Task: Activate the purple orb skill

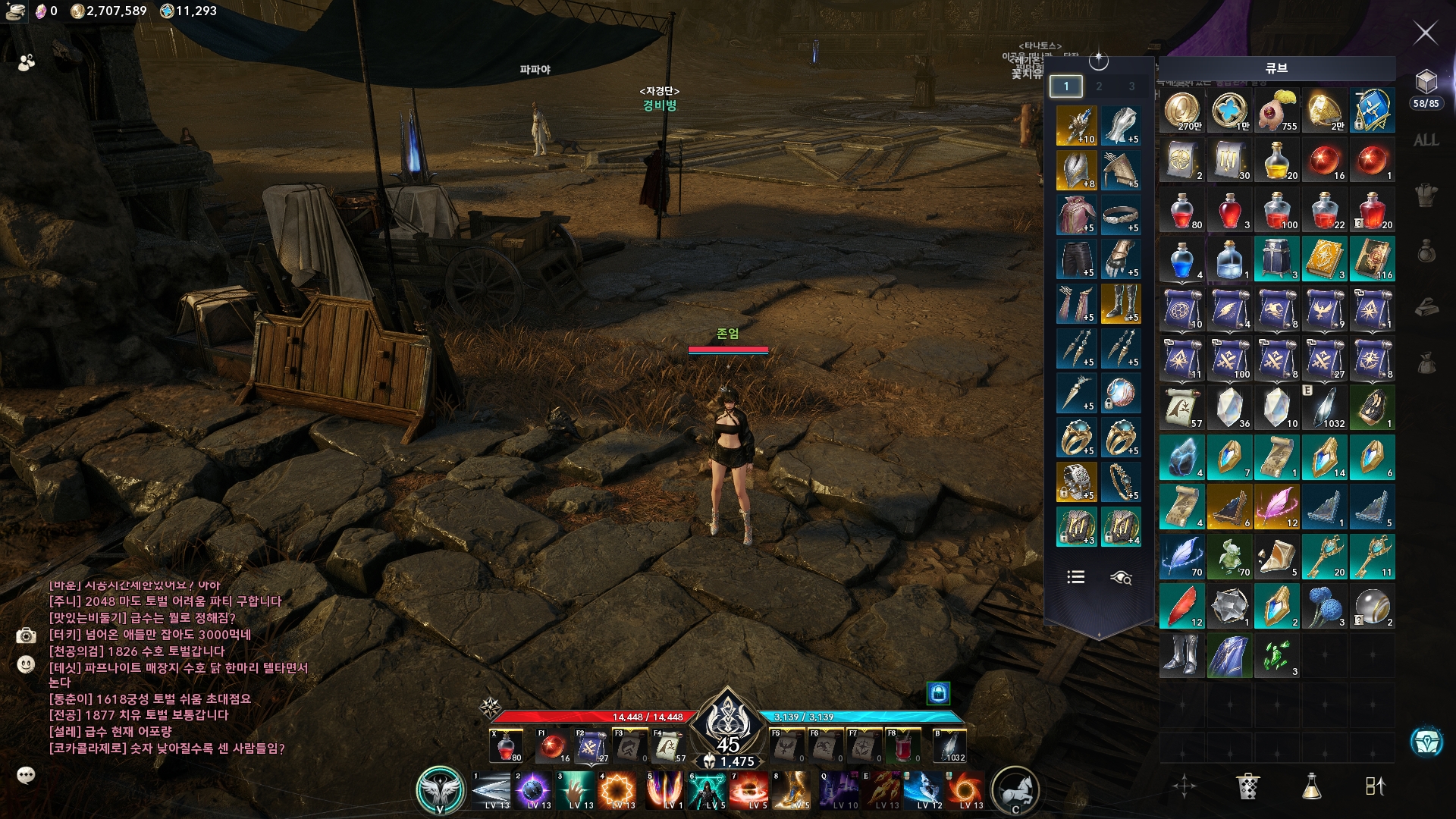Action: coord(534,789)
